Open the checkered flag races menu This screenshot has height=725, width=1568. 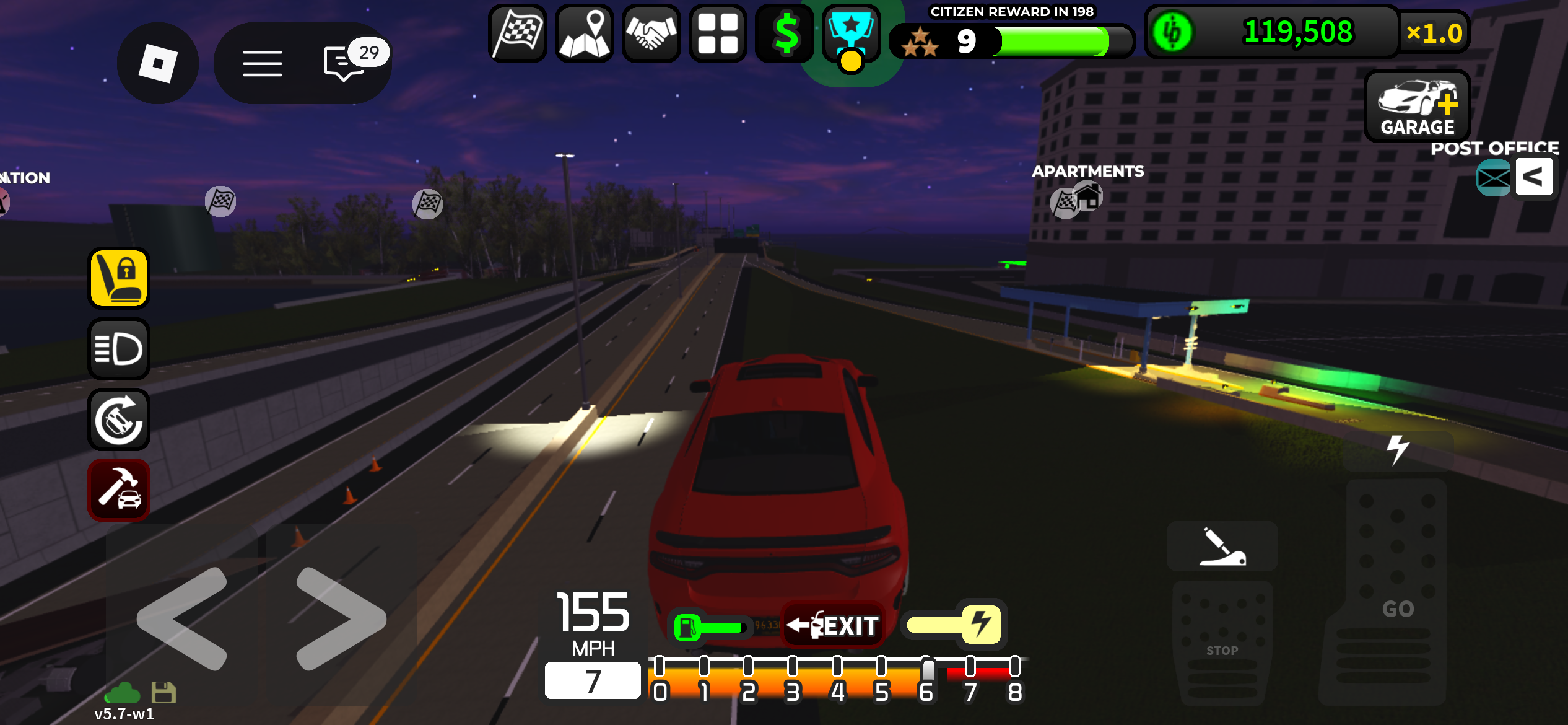tap(518, 33)
